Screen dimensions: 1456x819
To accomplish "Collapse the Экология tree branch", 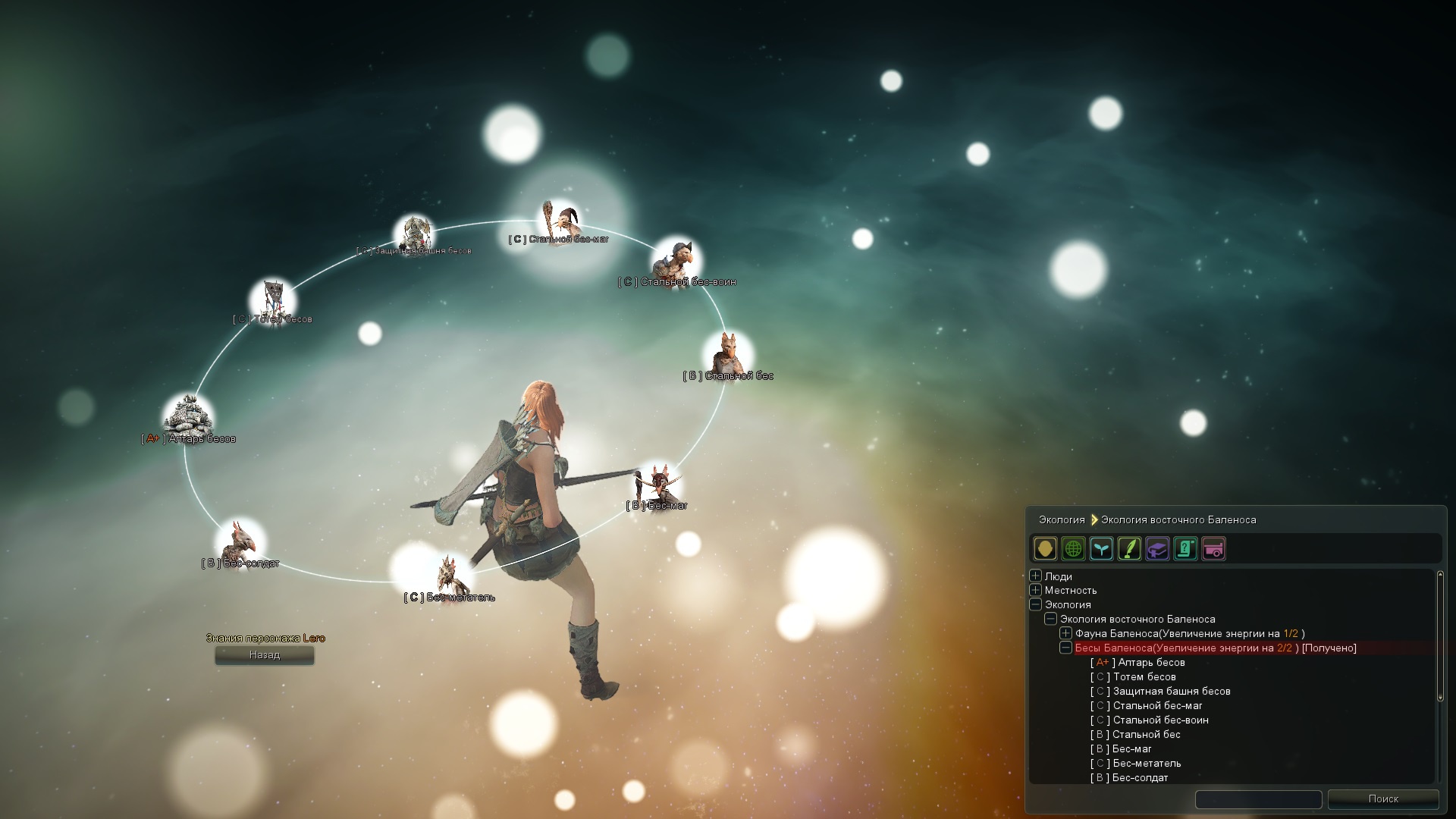I will point(1037,604).
